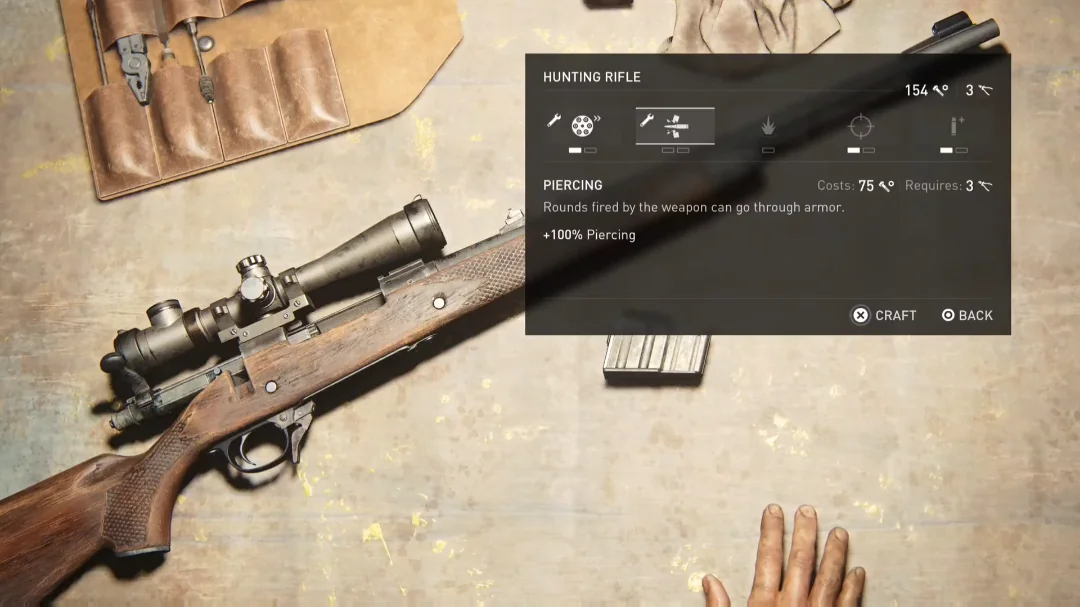
Task: Go back from the Hunting Rifle menu
Action: click(x=967, y=315)
